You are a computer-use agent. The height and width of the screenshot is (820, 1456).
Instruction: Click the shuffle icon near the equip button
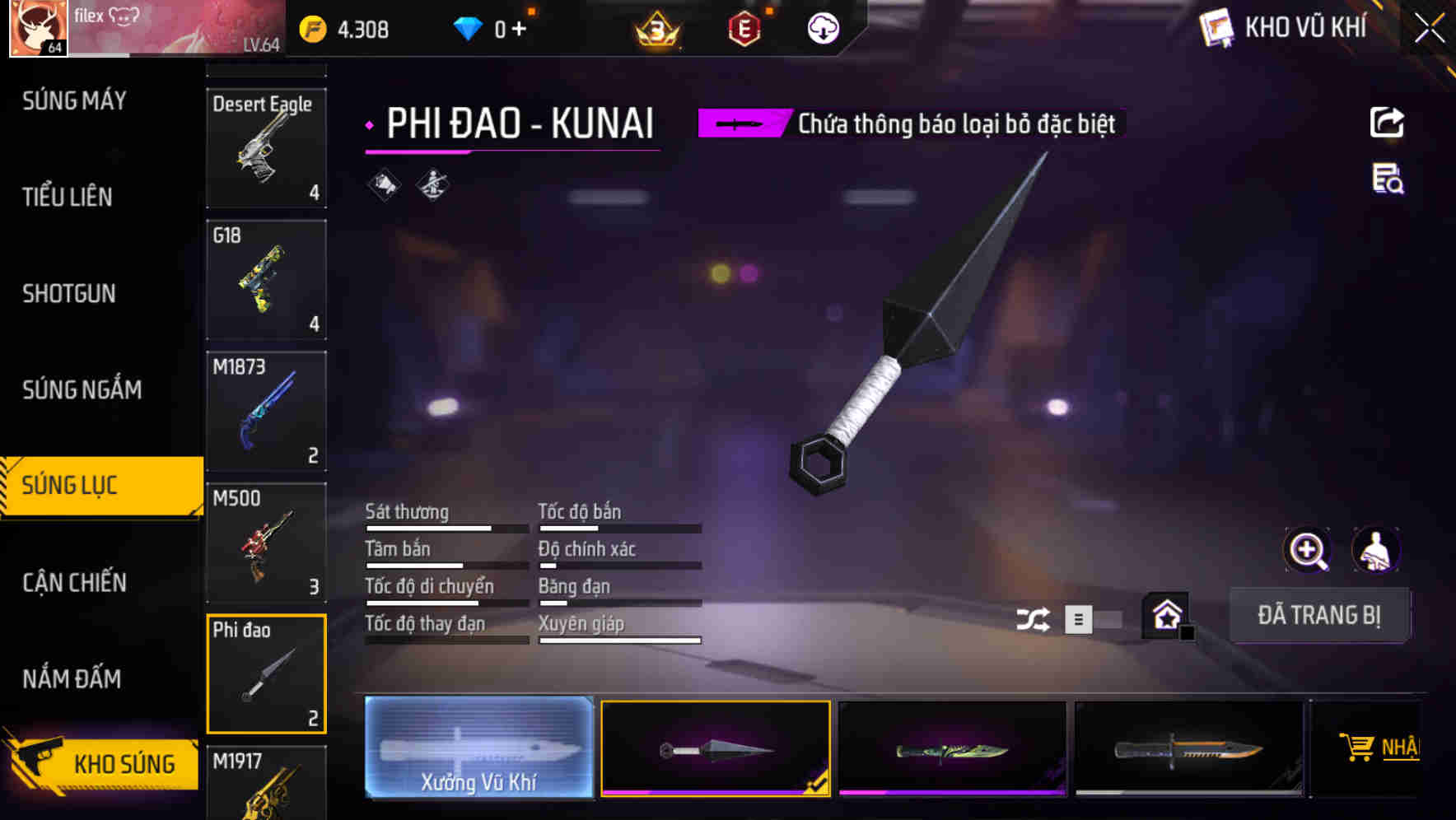click(1033, 618)
